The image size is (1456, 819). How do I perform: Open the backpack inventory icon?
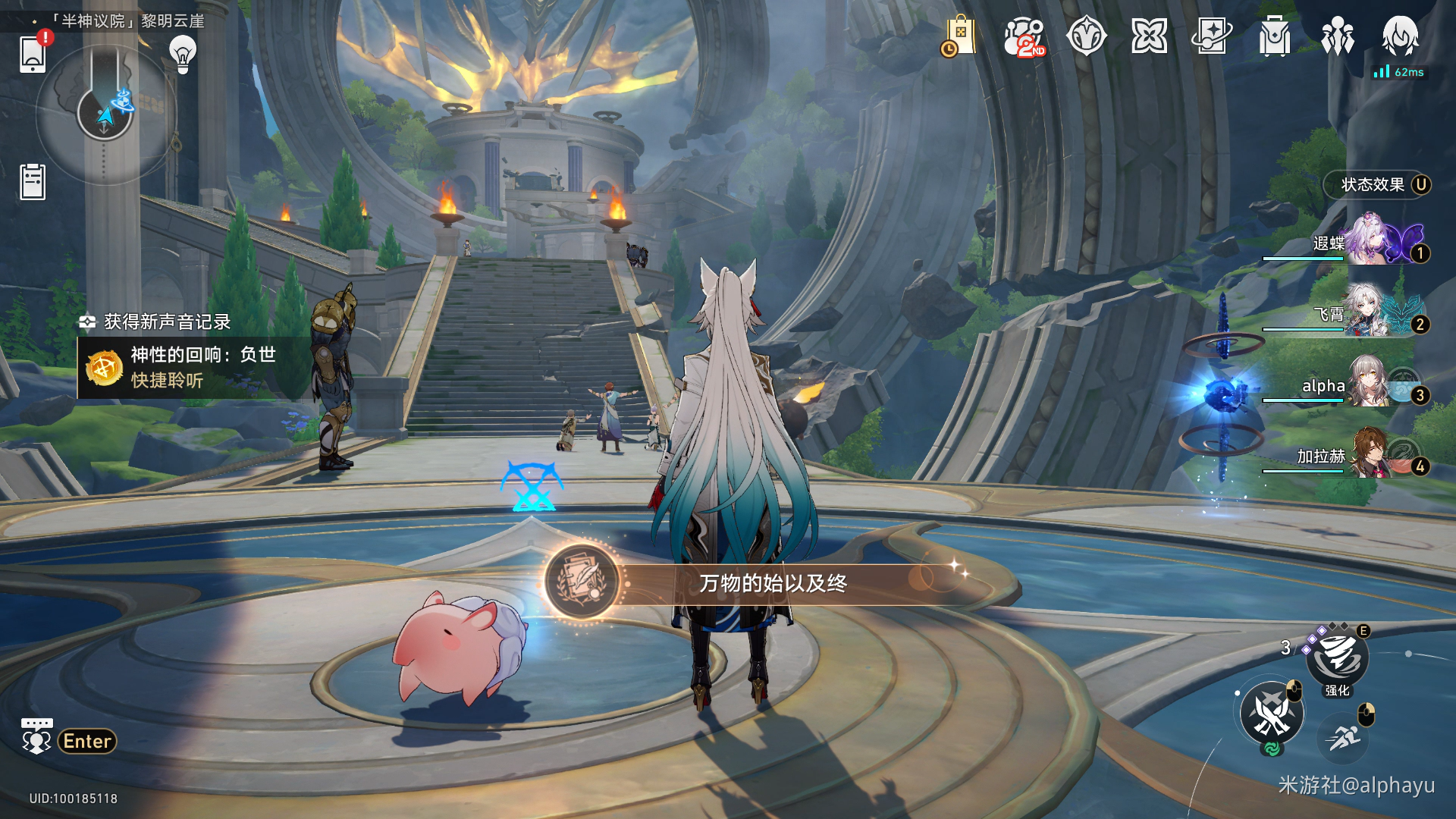[1274, 36]
